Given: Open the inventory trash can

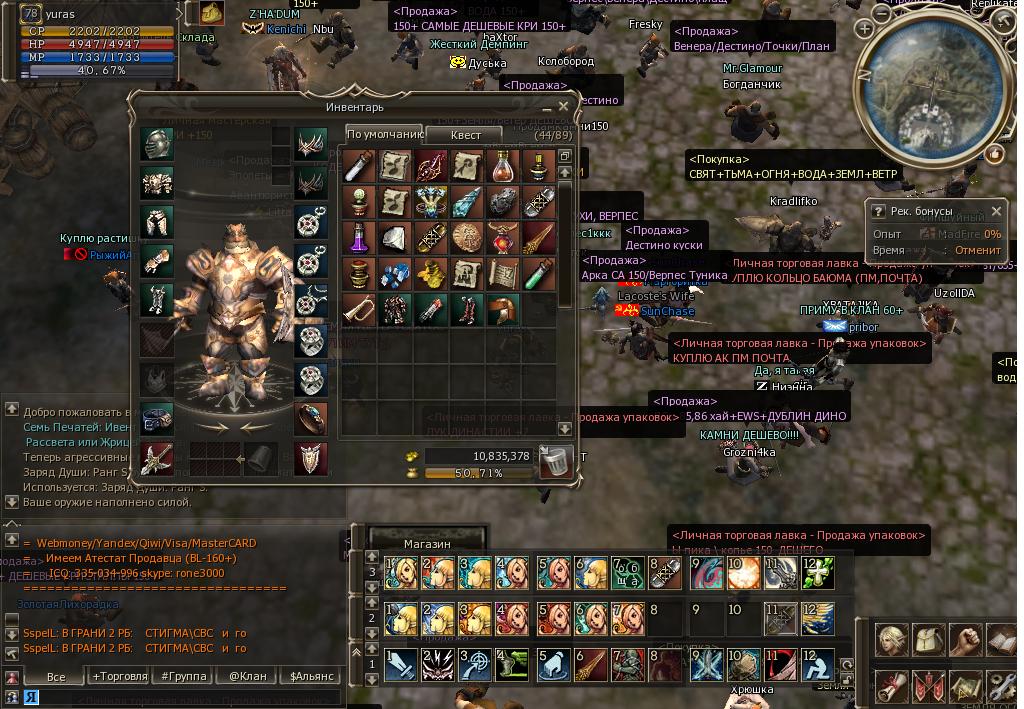Looking at the screenshot, I should point(555,461).
